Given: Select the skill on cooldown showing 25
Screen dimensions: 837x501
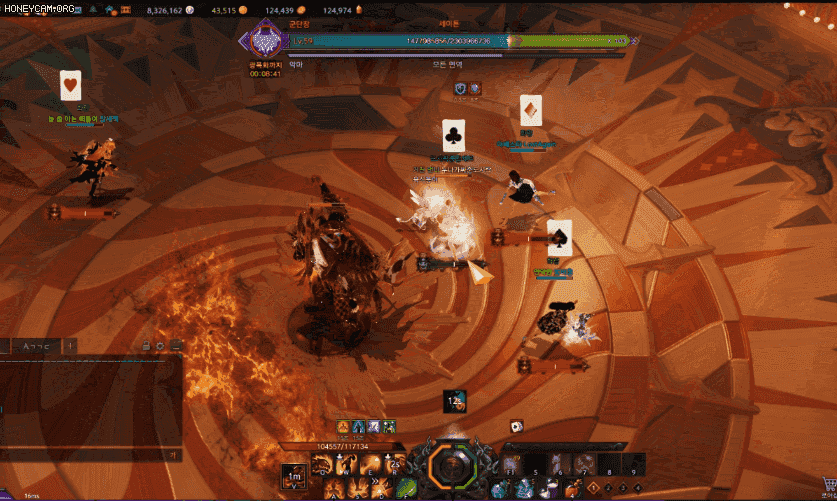Looking at the screenshot, I should [394, 464].
